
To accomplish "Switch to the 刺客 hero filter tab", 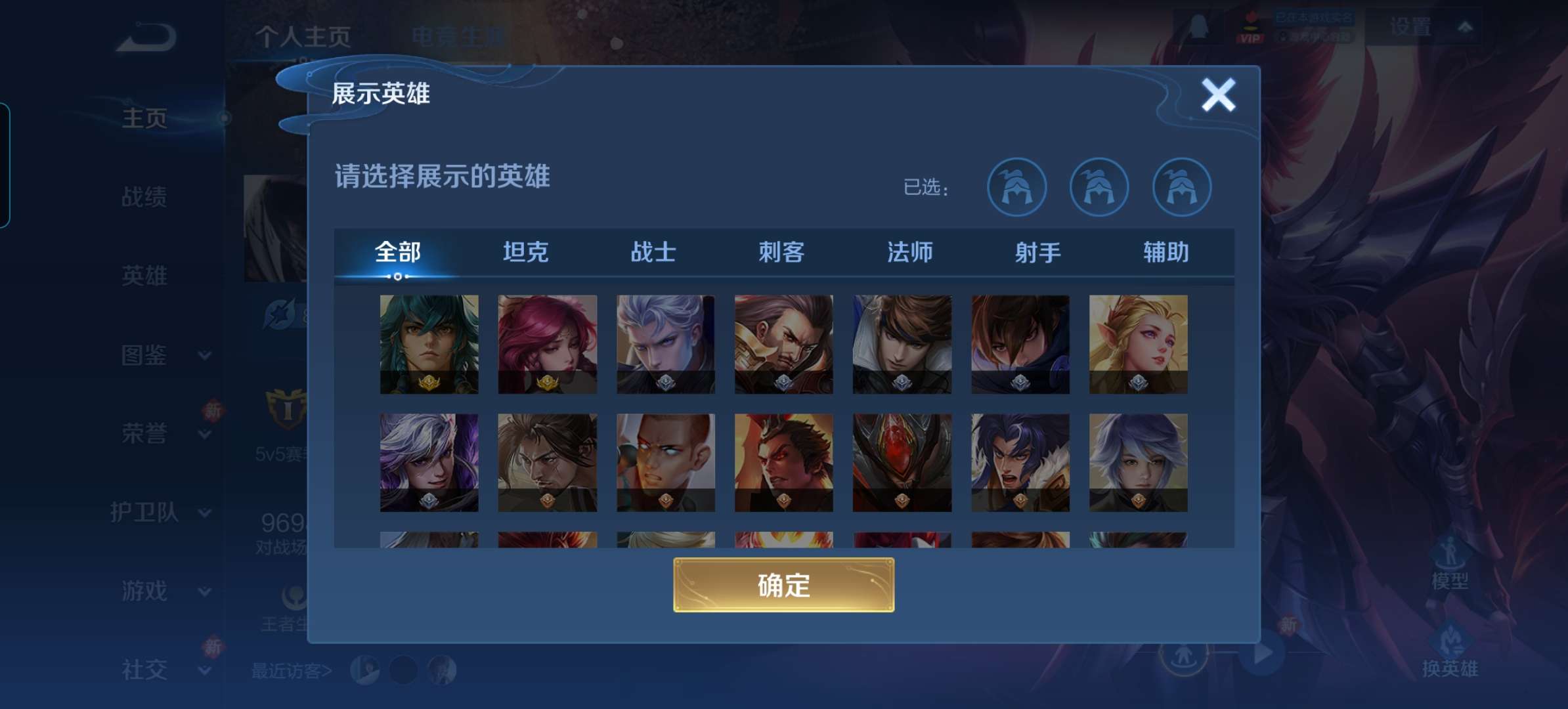I will pyautogui.click(x=782, y=253).
